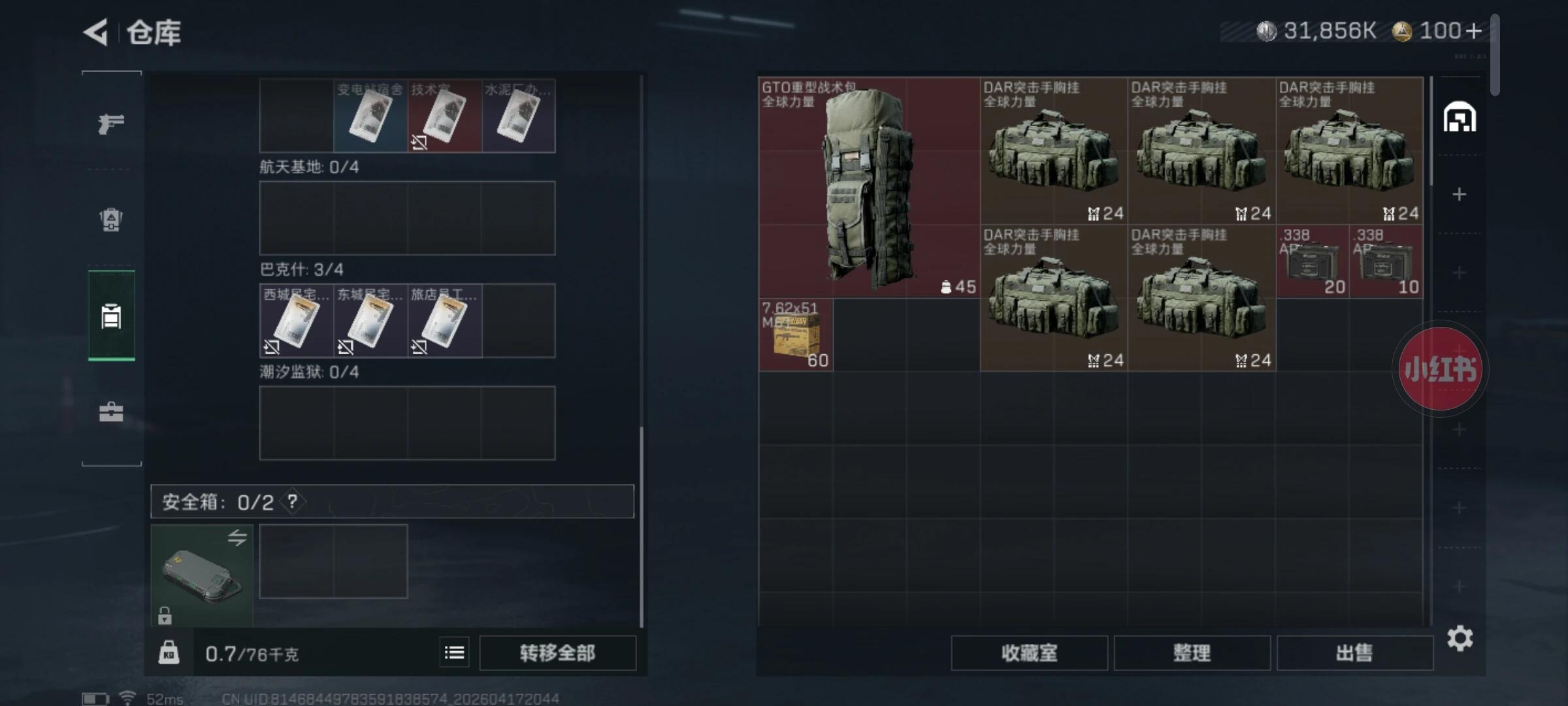Image resolution: width=1568 pixels, height=706 pixels.
Task: Open the equipment tab with the backpack icon
Action: (111, 219)
